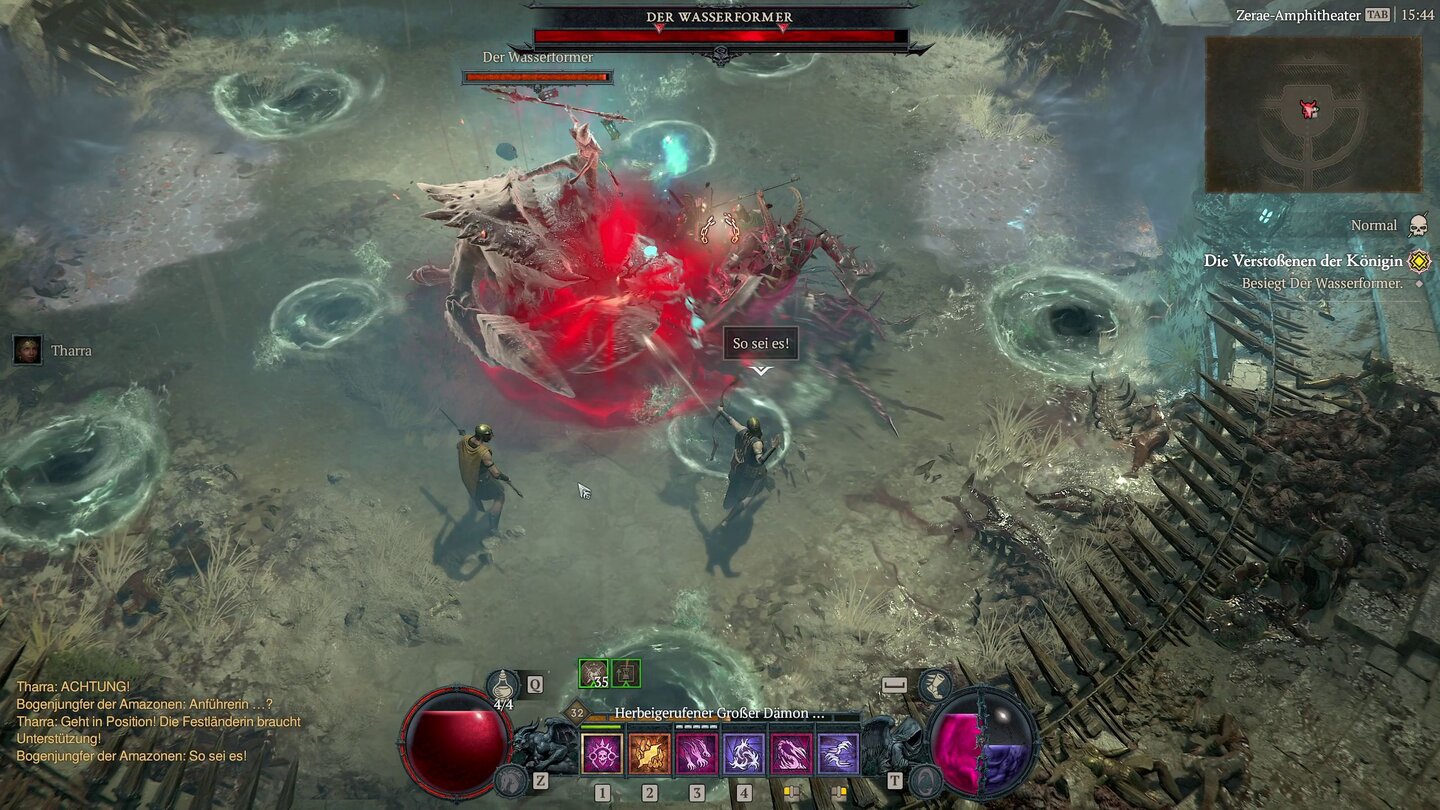The image size is (1440, 810).
Task: Trigger the clawed hands skill in slot 3
Action: pos(696,753)
